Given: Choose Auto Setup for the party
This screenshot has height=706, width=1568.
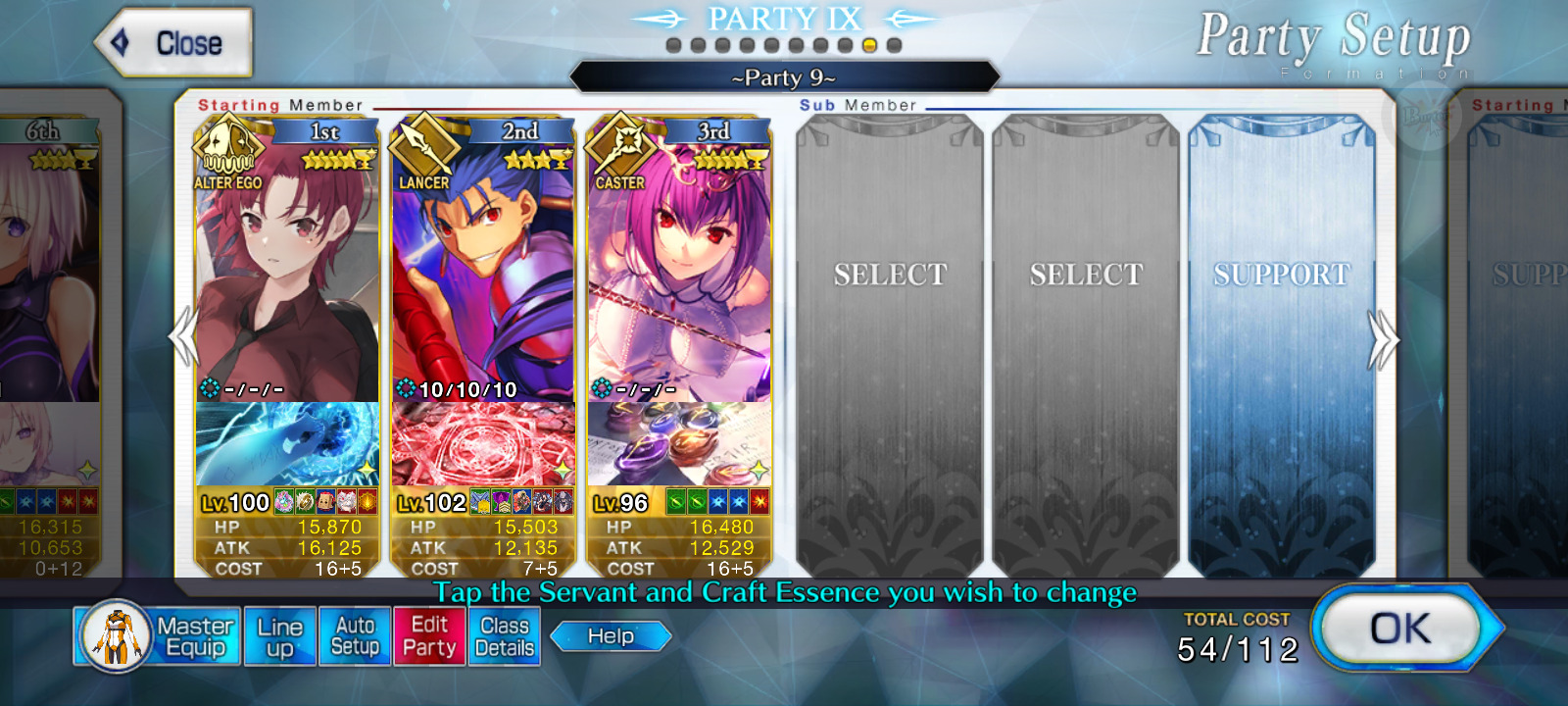Looking at the screenshot, I should [x=355, y=636].
